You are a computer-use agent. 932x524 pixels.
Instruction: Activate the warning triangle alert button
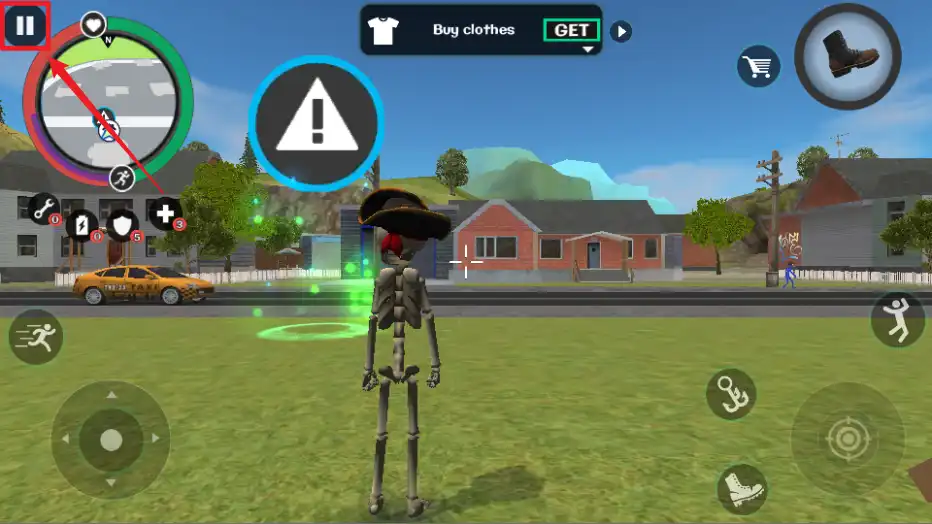pyautogui.click(x=316, y=124)
